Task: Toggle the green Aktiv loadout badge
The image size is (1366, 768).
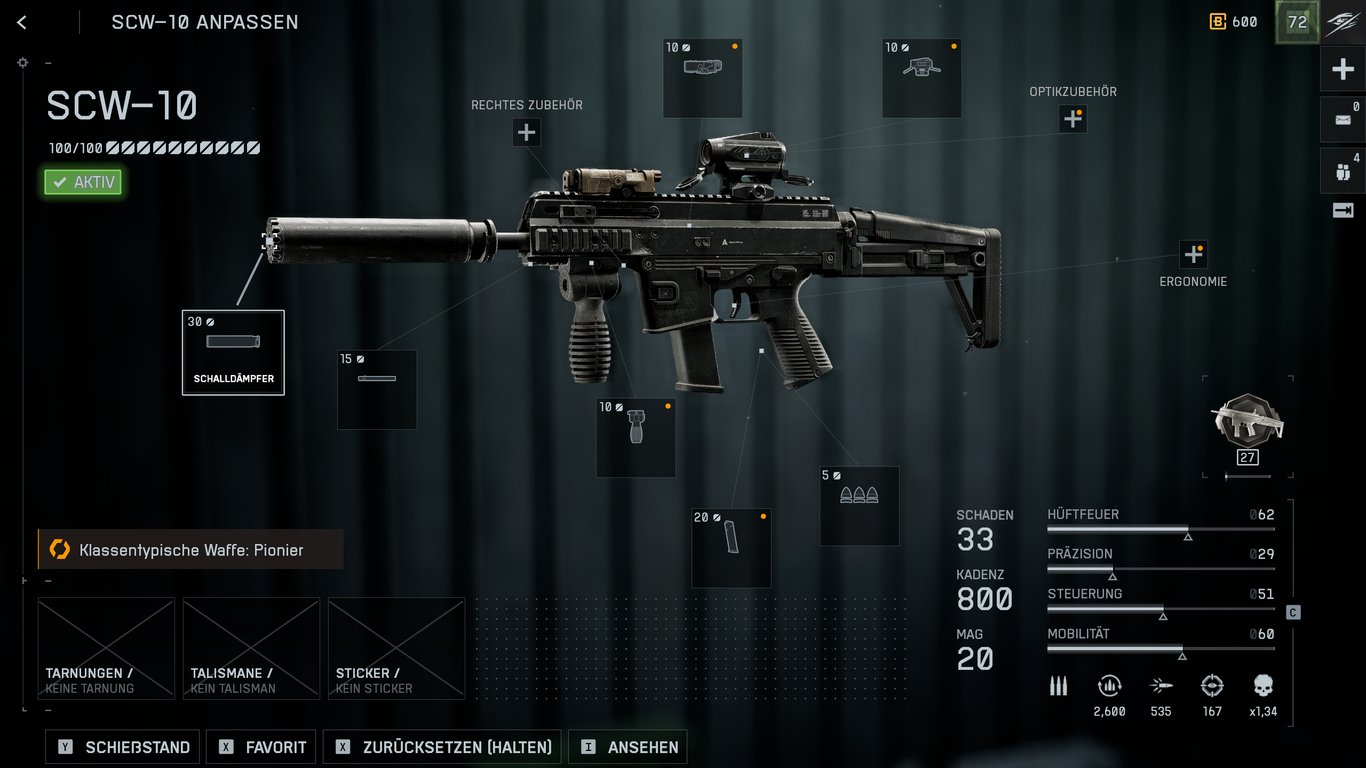Action: click(83, 182)
